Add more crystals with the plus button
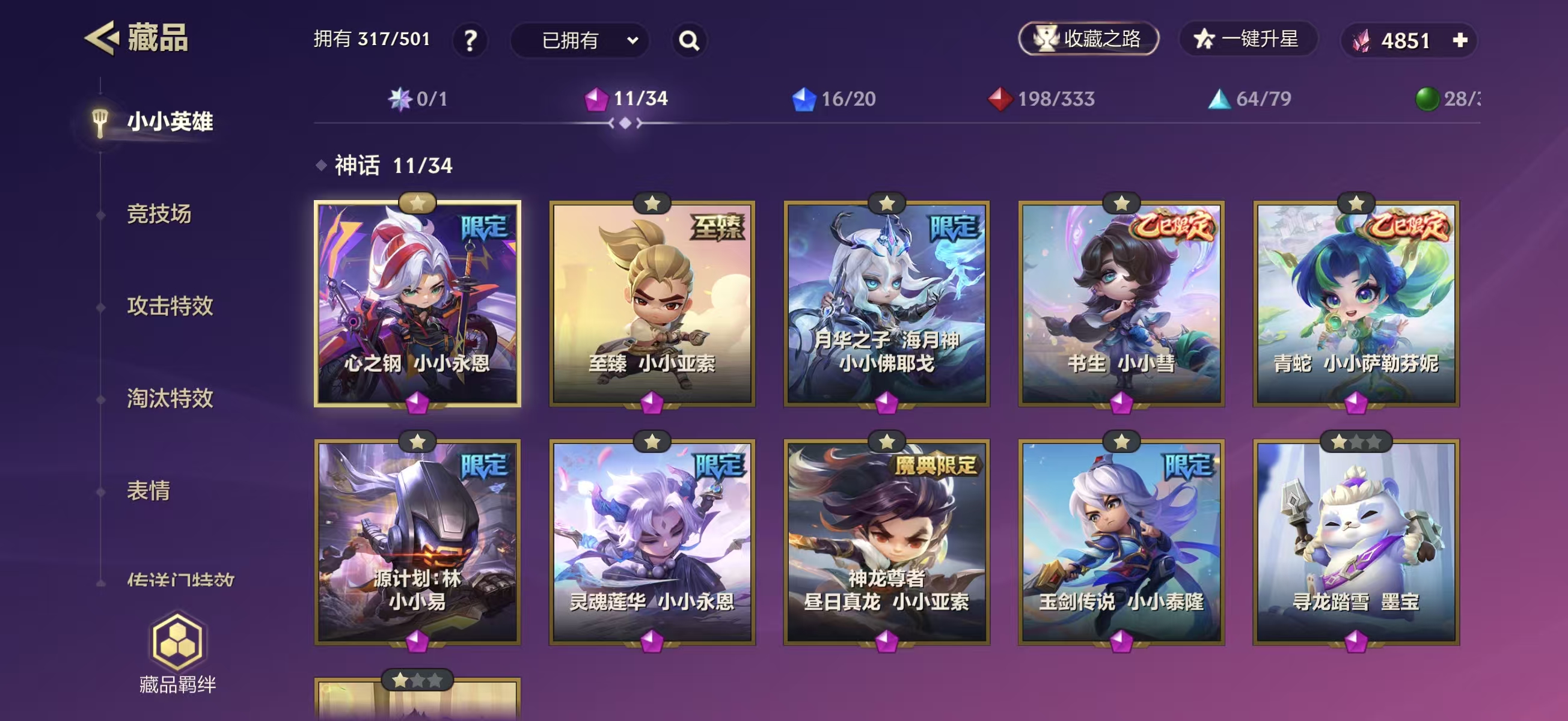 tap(1460, 40)
